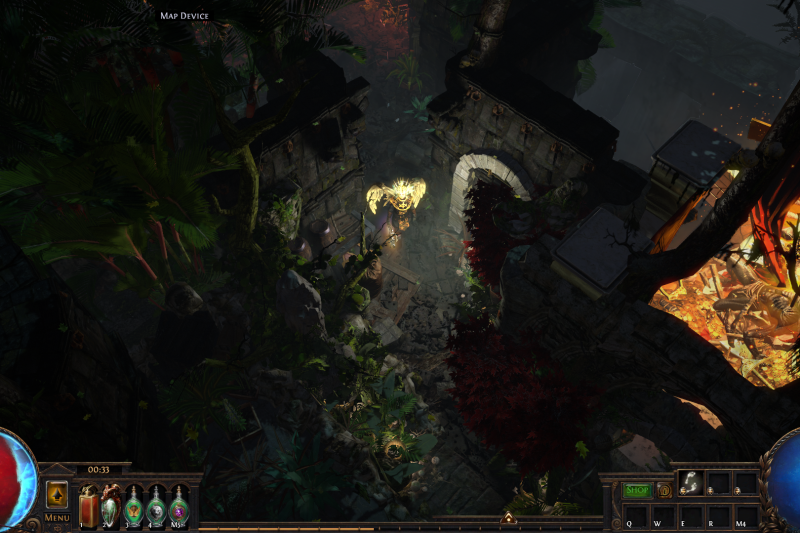Click the golden up-arrow button above Menu

click(x=57, y=495)
